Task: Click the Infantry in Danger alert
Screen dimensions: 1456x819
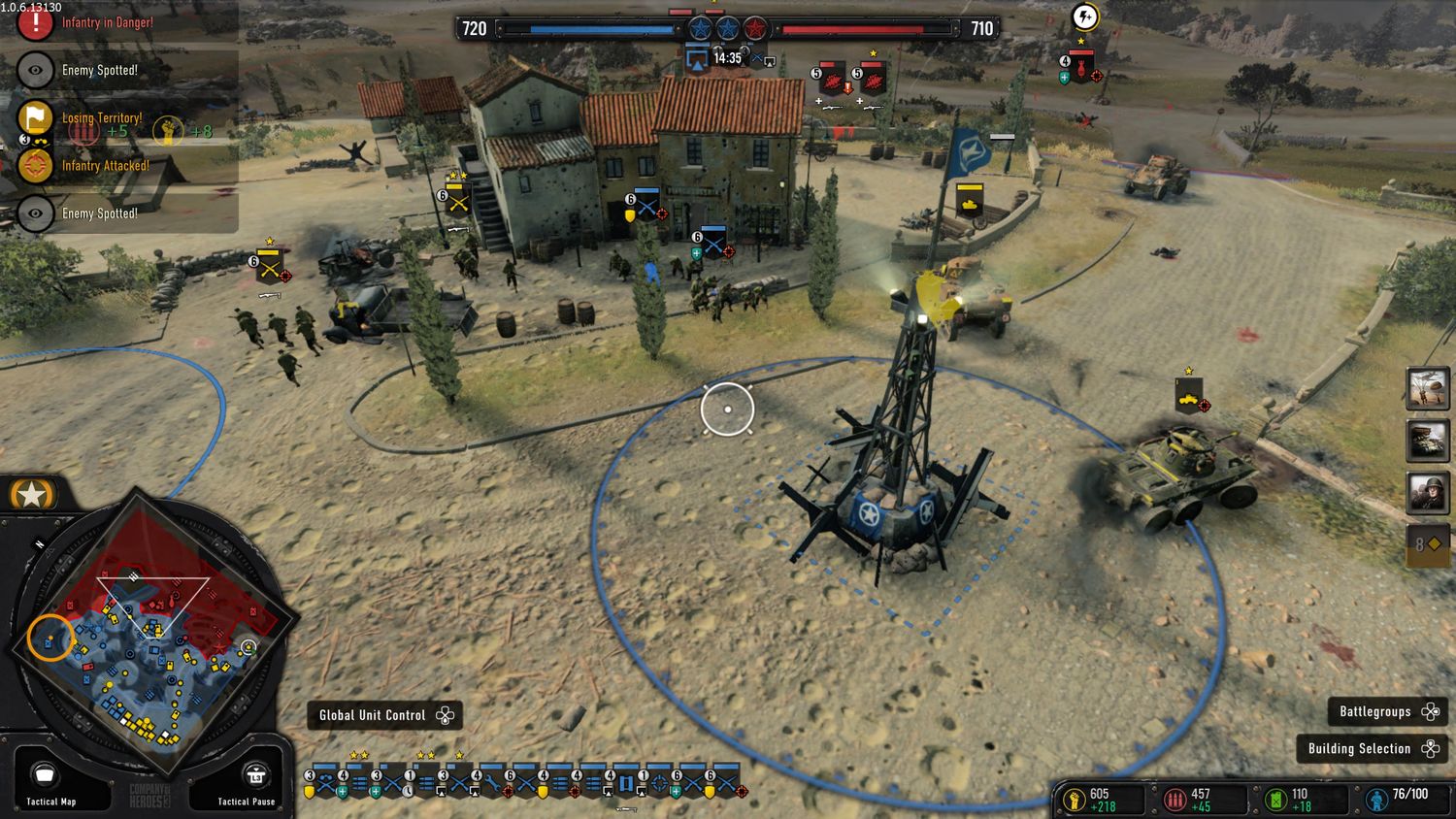Action: click(107, 22)
